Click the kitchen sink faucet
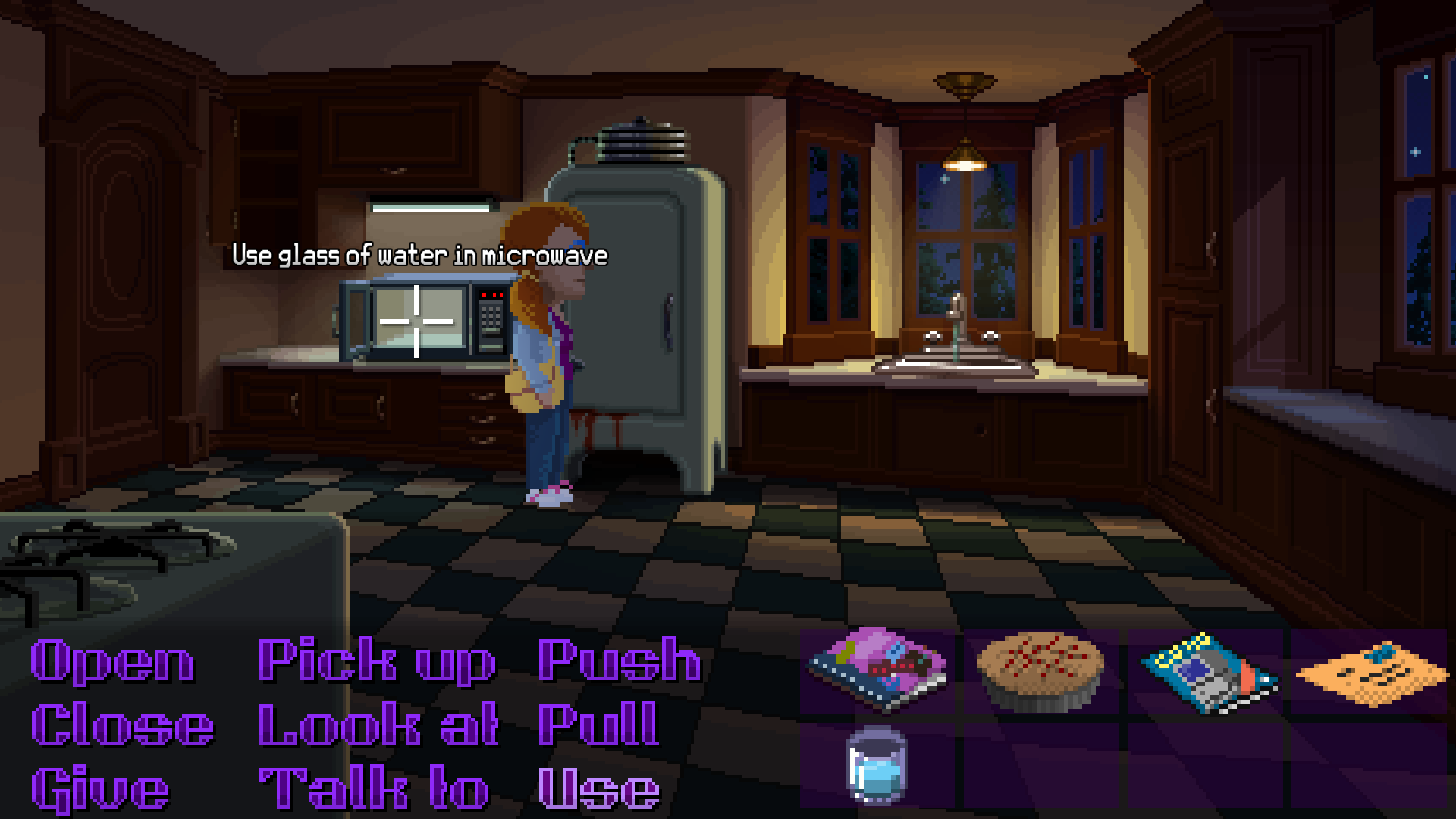The image size is (1456, 819). (954, 326)
